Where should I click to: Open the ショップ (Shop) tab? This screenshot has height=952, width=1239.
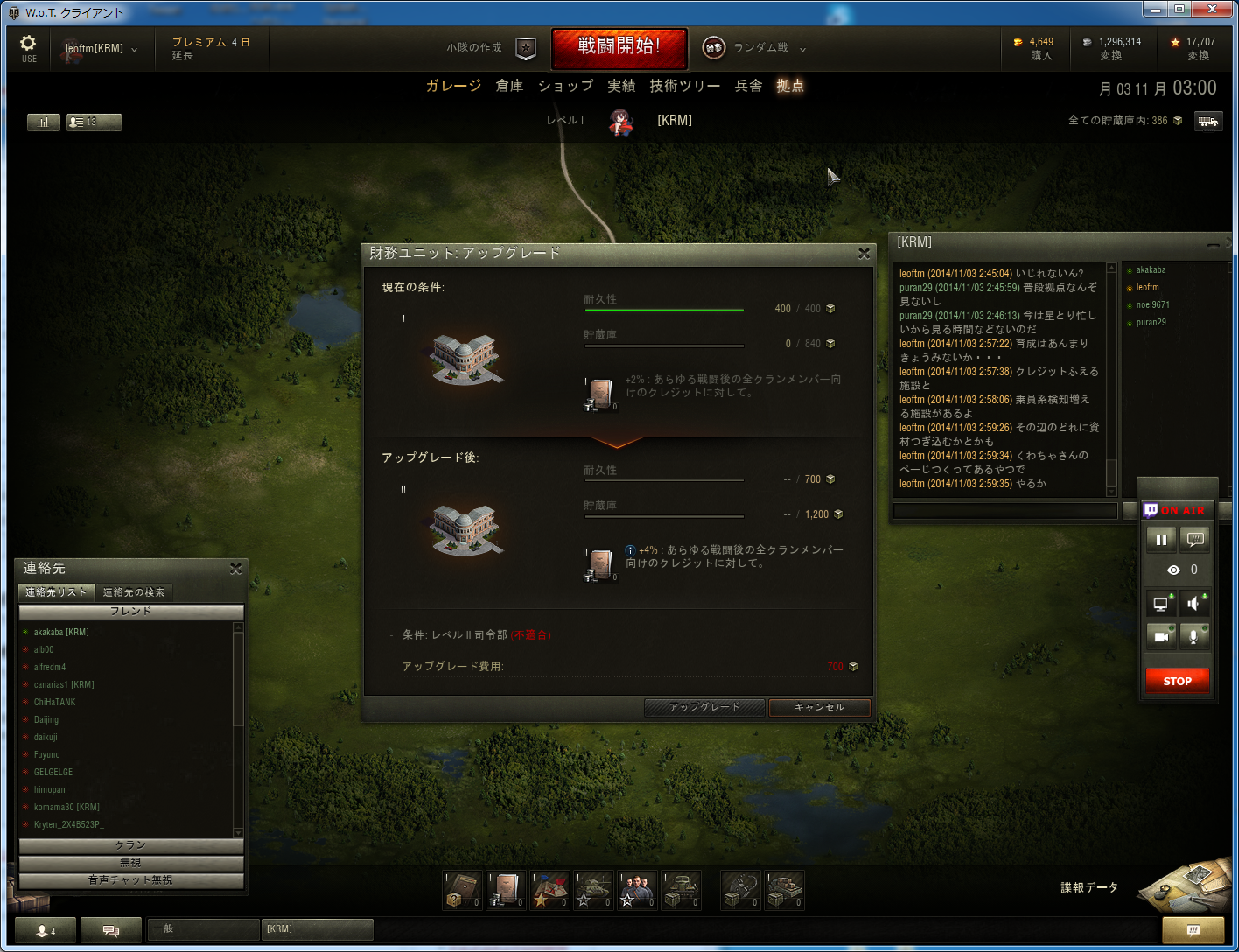[x=565, y=86]
